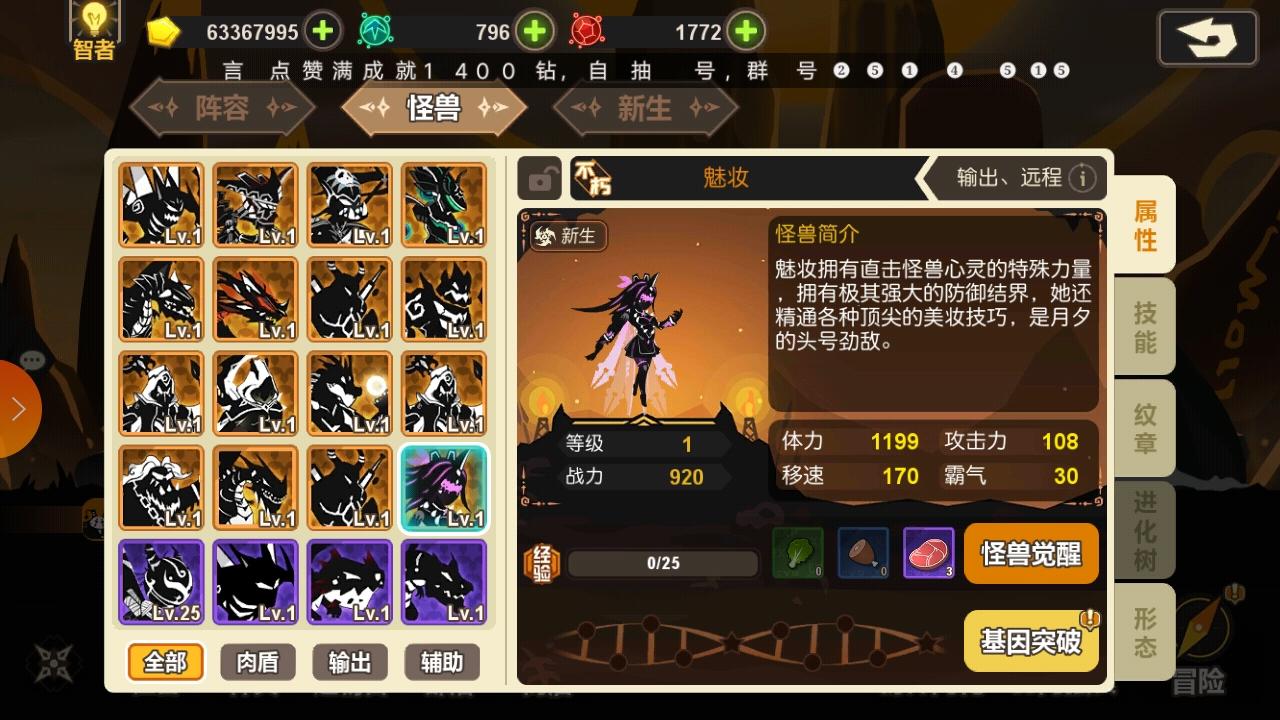Viewport: 1280px width, 720px height.
Task: Select the Lv.25 monster thumbnail
Action: click(x=161, y=581)
